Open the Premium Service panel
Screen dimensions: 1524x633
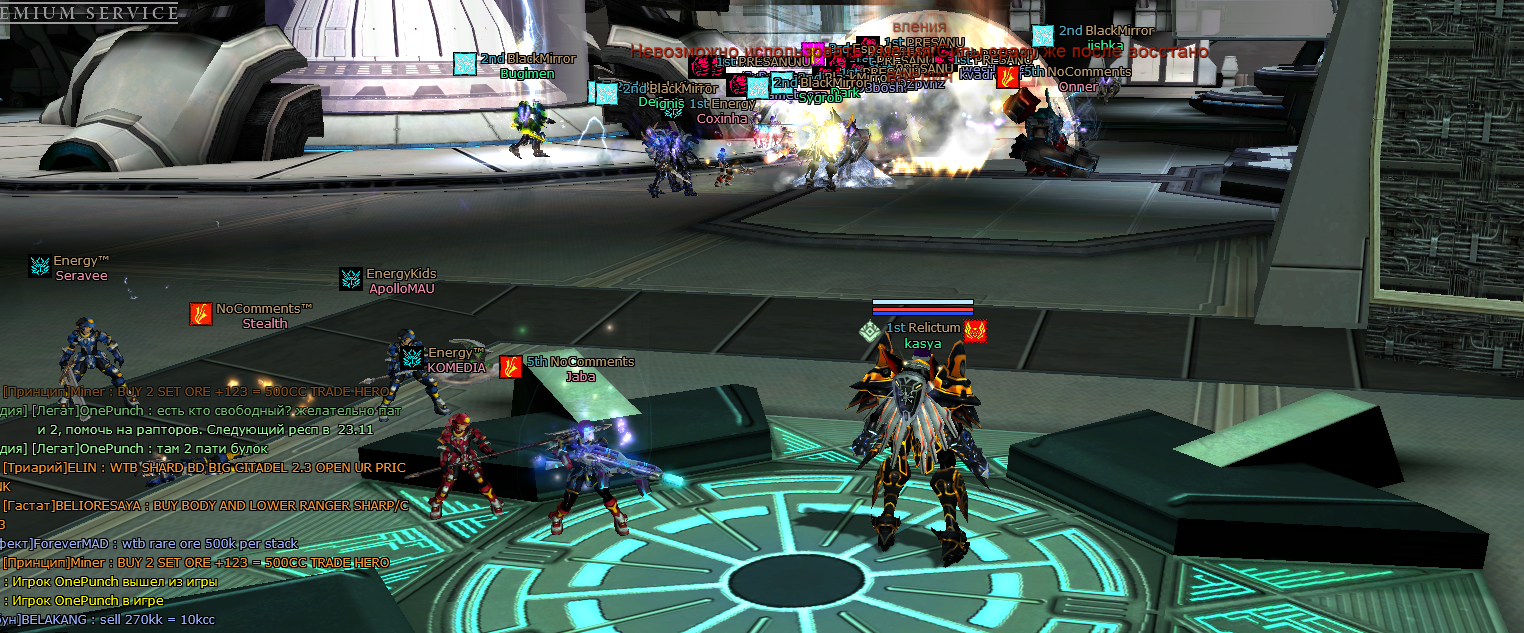pos(88,12)
